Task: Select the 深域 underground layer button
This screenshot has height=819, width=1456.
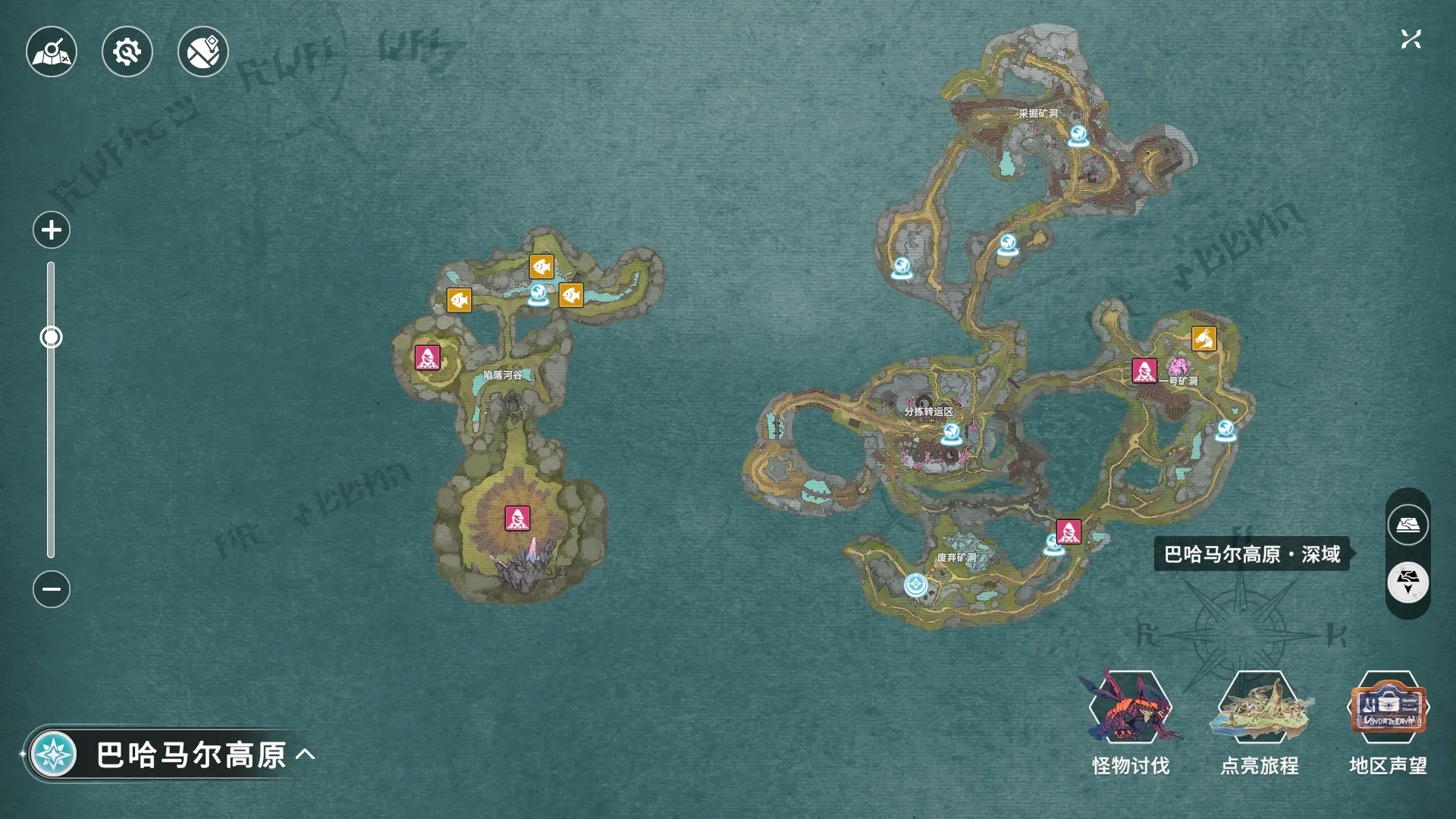Action: pos(1408,582)
